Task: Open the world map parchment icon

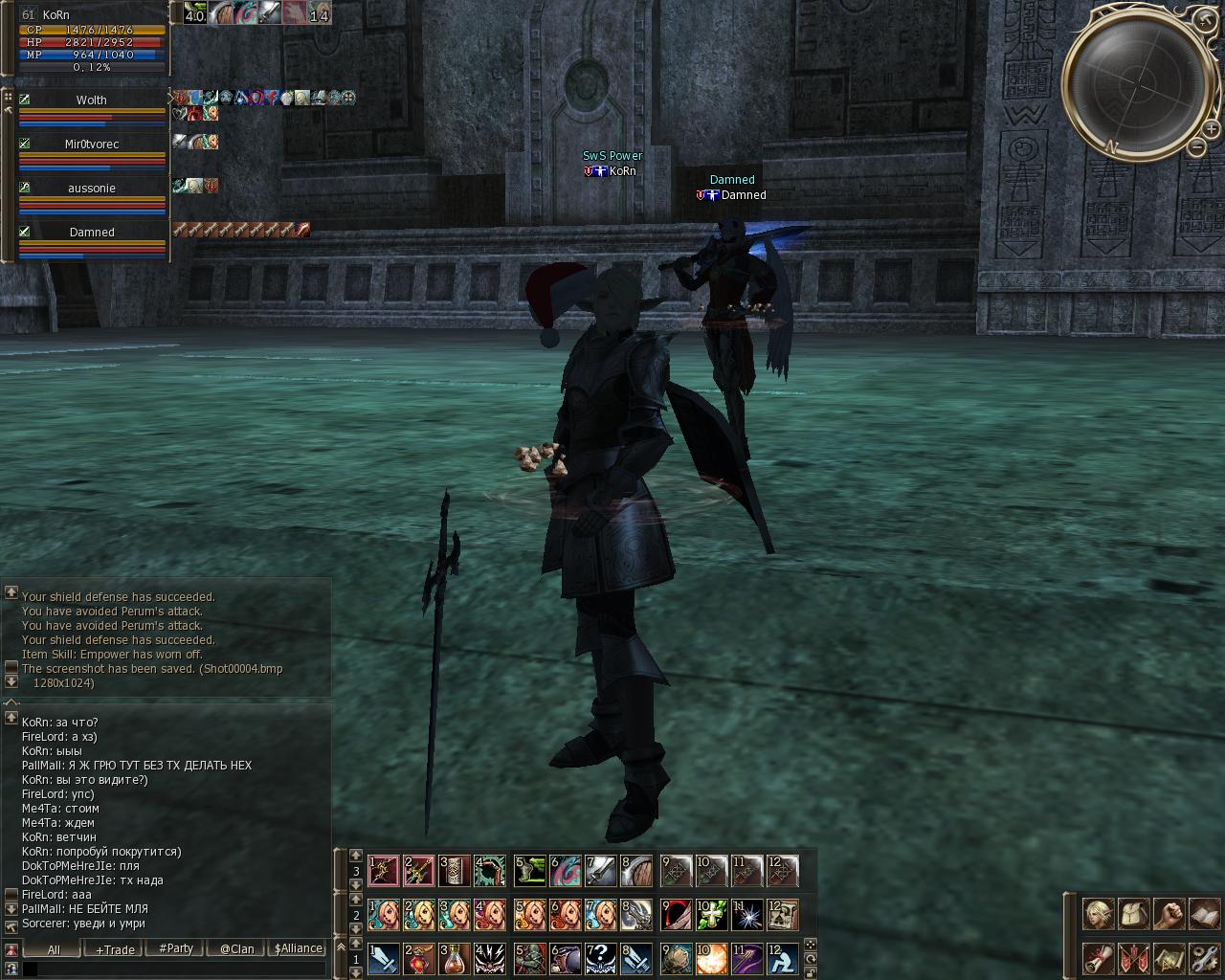Action: coord(1169,958)
